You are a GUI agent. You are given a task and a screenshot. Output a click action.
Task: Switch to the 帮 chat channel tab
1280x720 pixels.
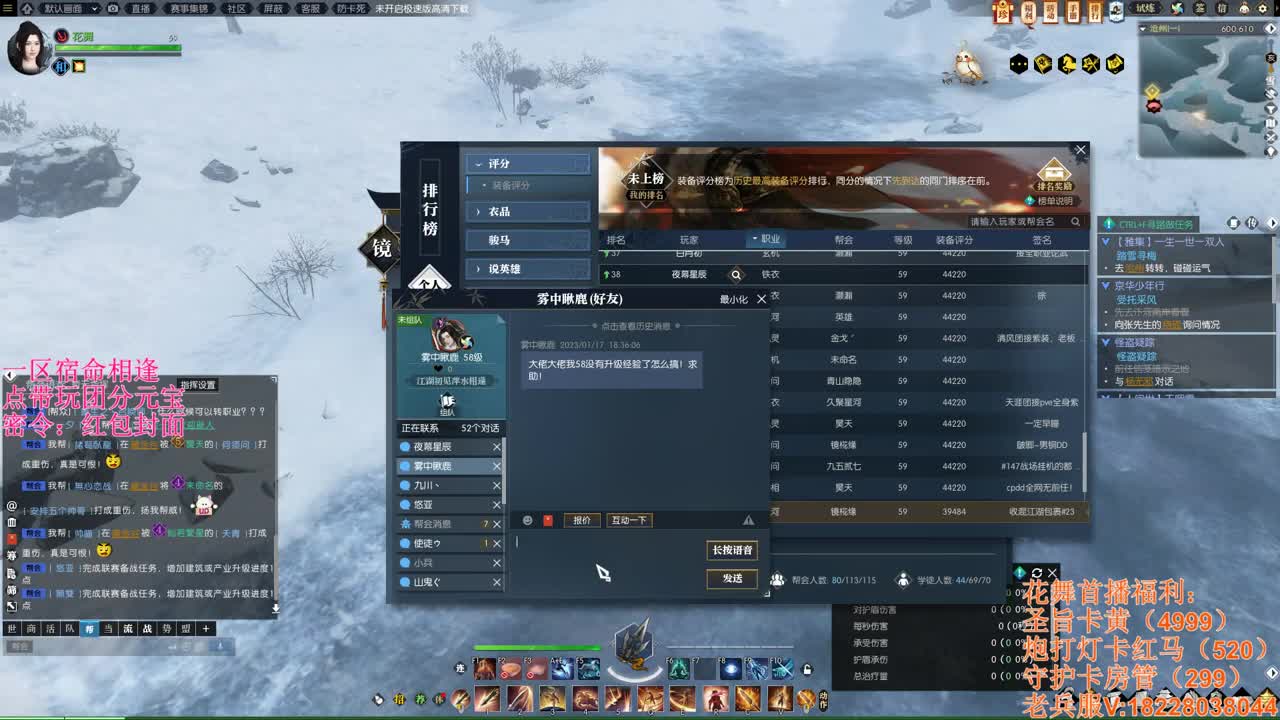[x=90, y=630]
